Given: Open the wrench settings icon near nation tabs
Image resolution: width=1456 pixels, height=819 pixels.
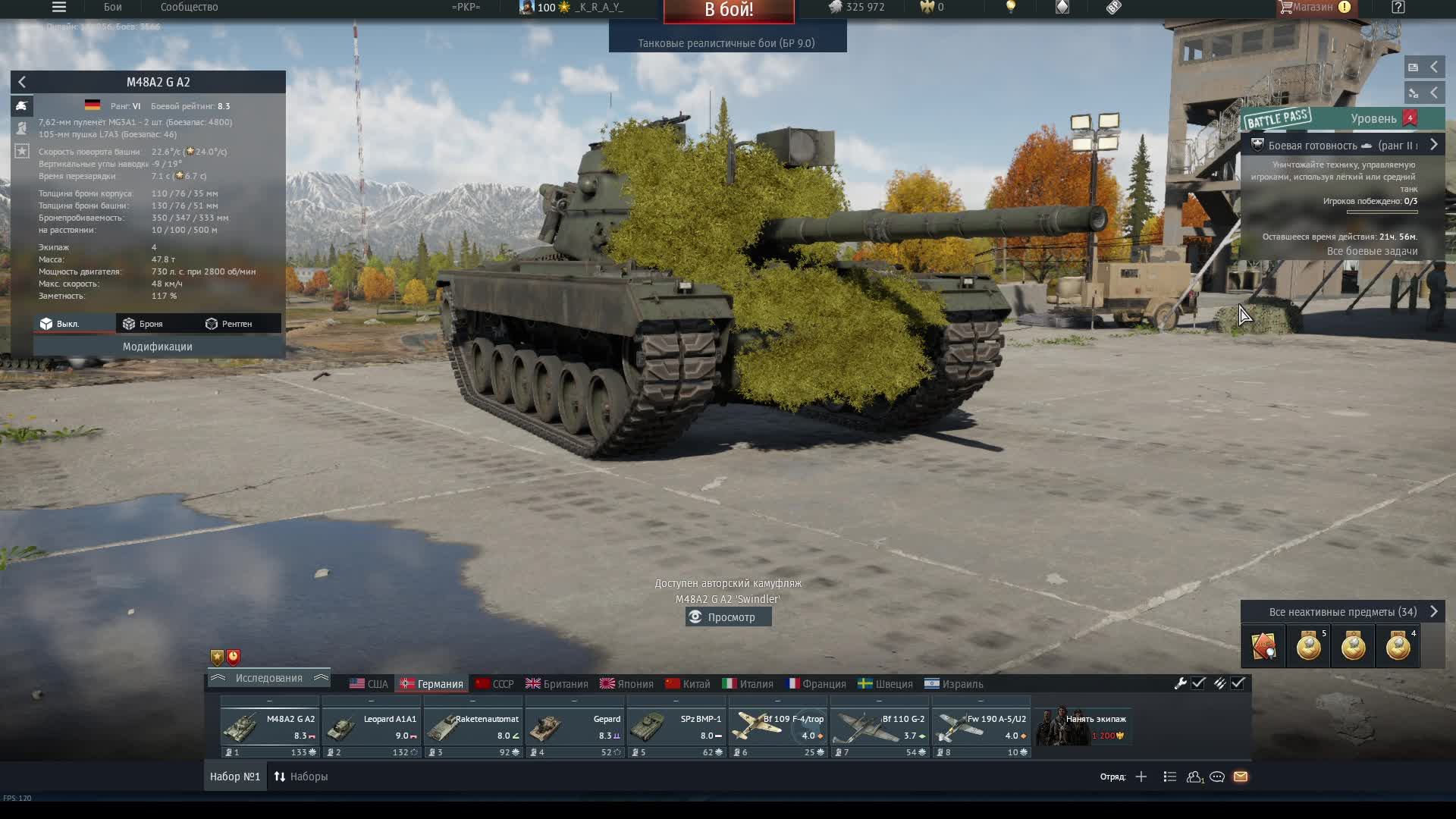Looking at the screenshot, I should click(1181, 683).
